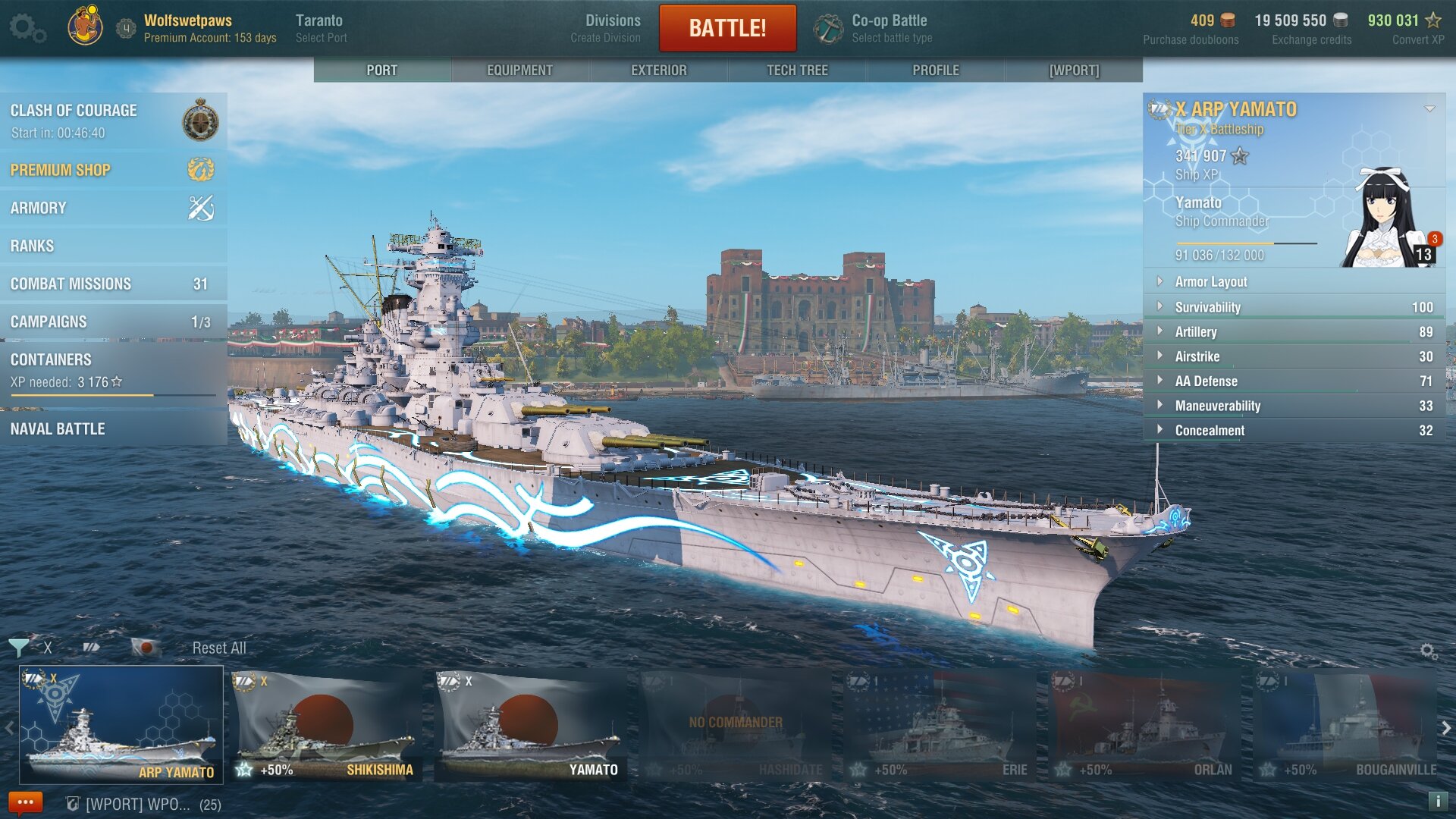Expand the Artillery stats section
The height and width of the screenshot is (819, 1456).
(1293, 331)
